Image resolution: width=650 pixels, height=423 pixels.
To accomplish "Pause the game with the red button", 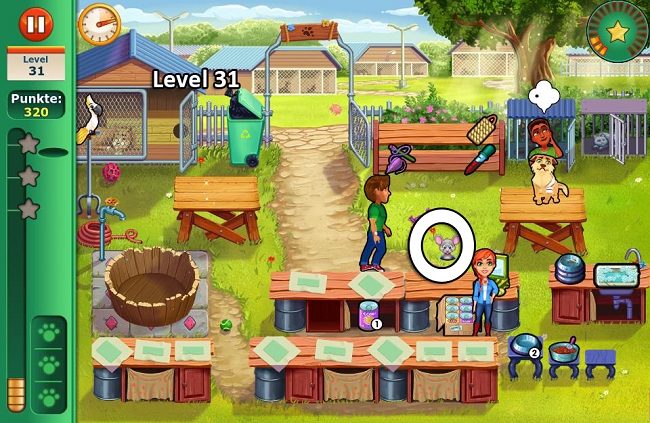I will (35, 22).
